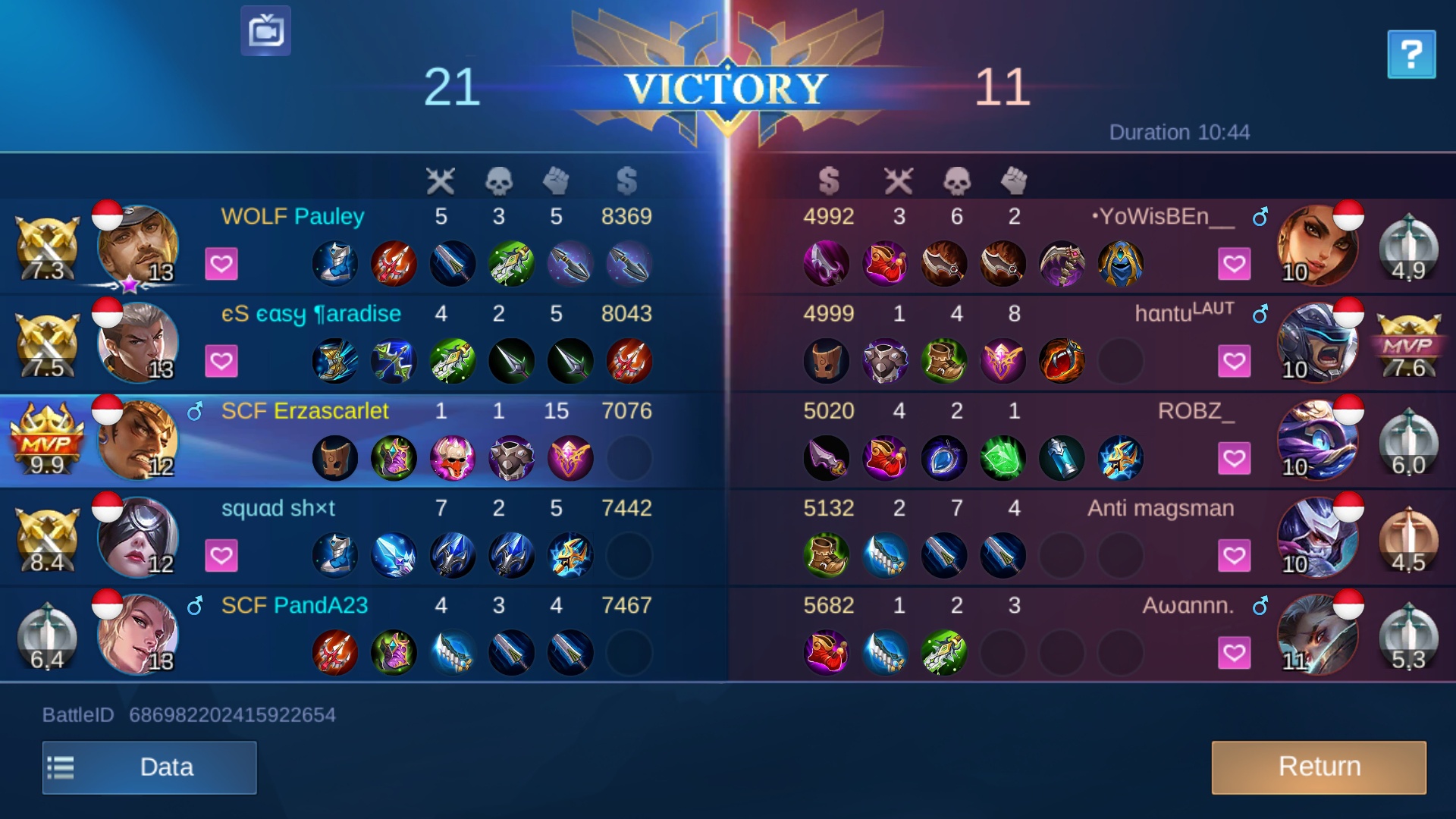The width and height of the screenshot is (1456, 819).
Task: Click the assists fist icon in stats header
Action: coord(557,180)
